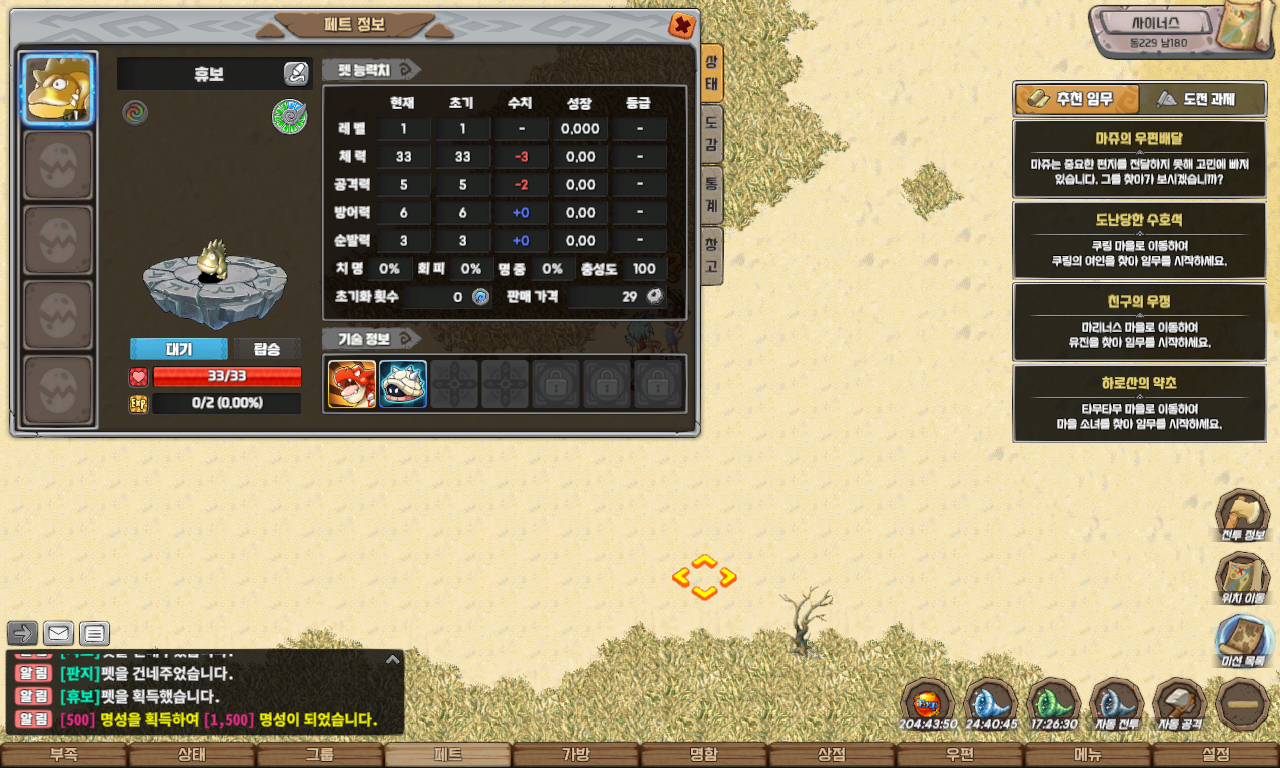Toggle the 자동 전투 auto battle icon
1280x768 pixels.
pyautogui.click(x=1116, y=704)
